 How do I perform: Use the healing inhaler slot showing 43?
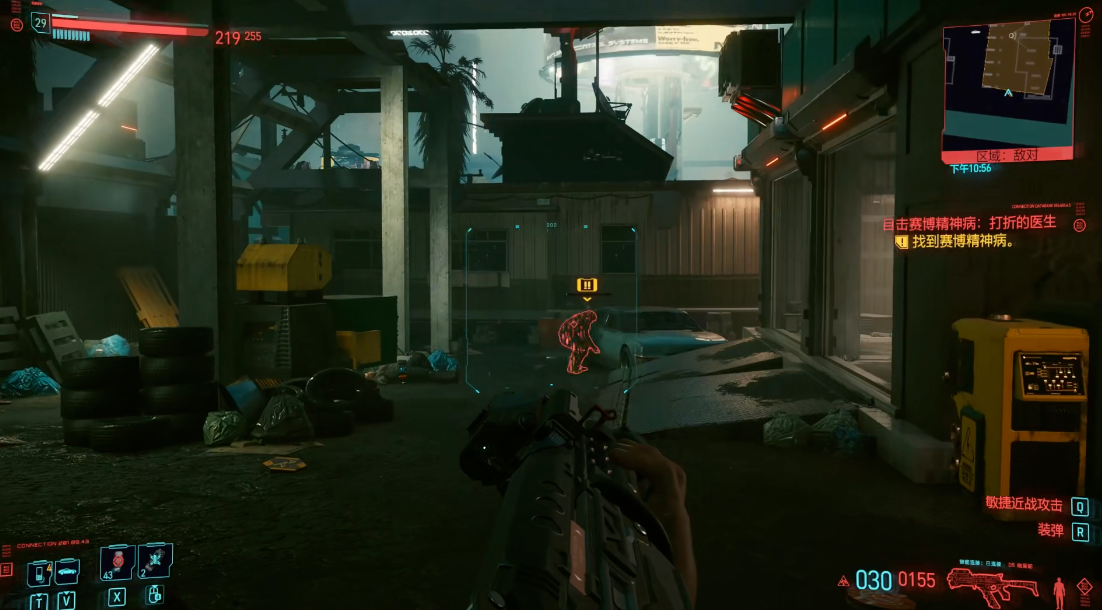pyautogui.click(x=118, y=563)
